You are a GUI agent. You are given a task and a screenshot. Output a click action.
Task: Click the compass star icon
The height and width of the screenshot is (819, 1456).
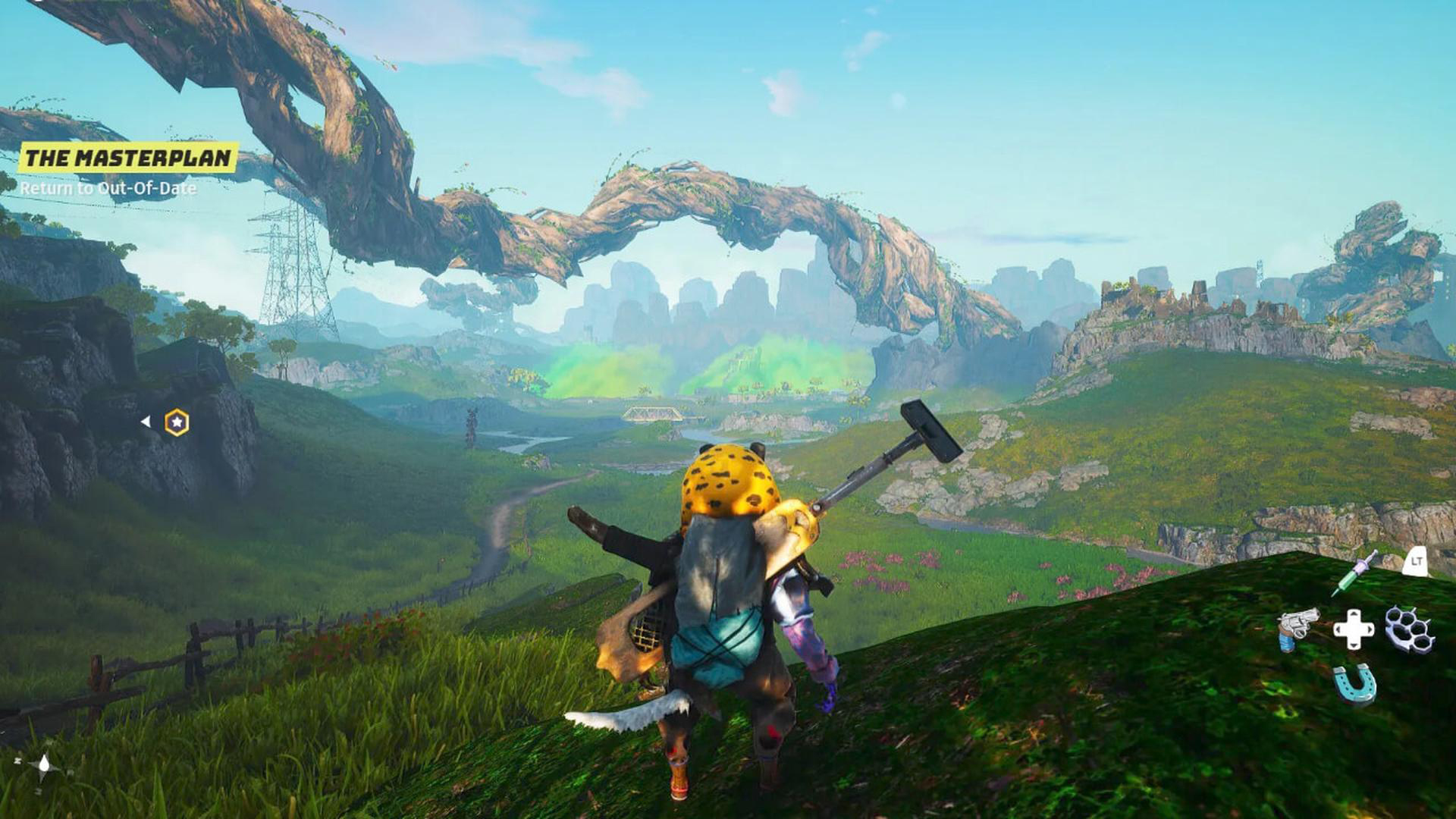pyautogui.click(x=44, y=767)
